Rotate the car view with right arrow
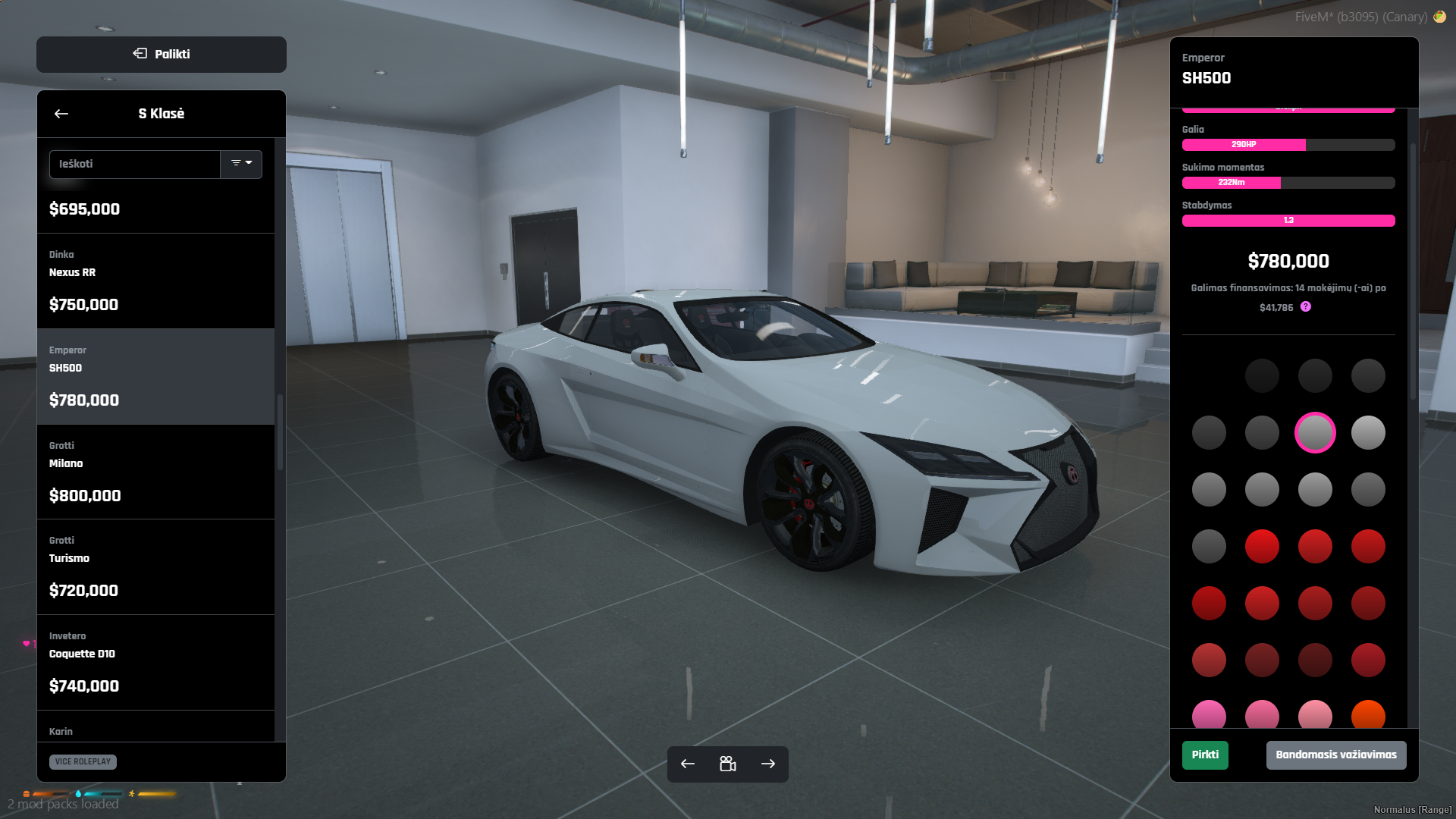The width and height of the screenshot is (1456, 819). click(768, 764)
